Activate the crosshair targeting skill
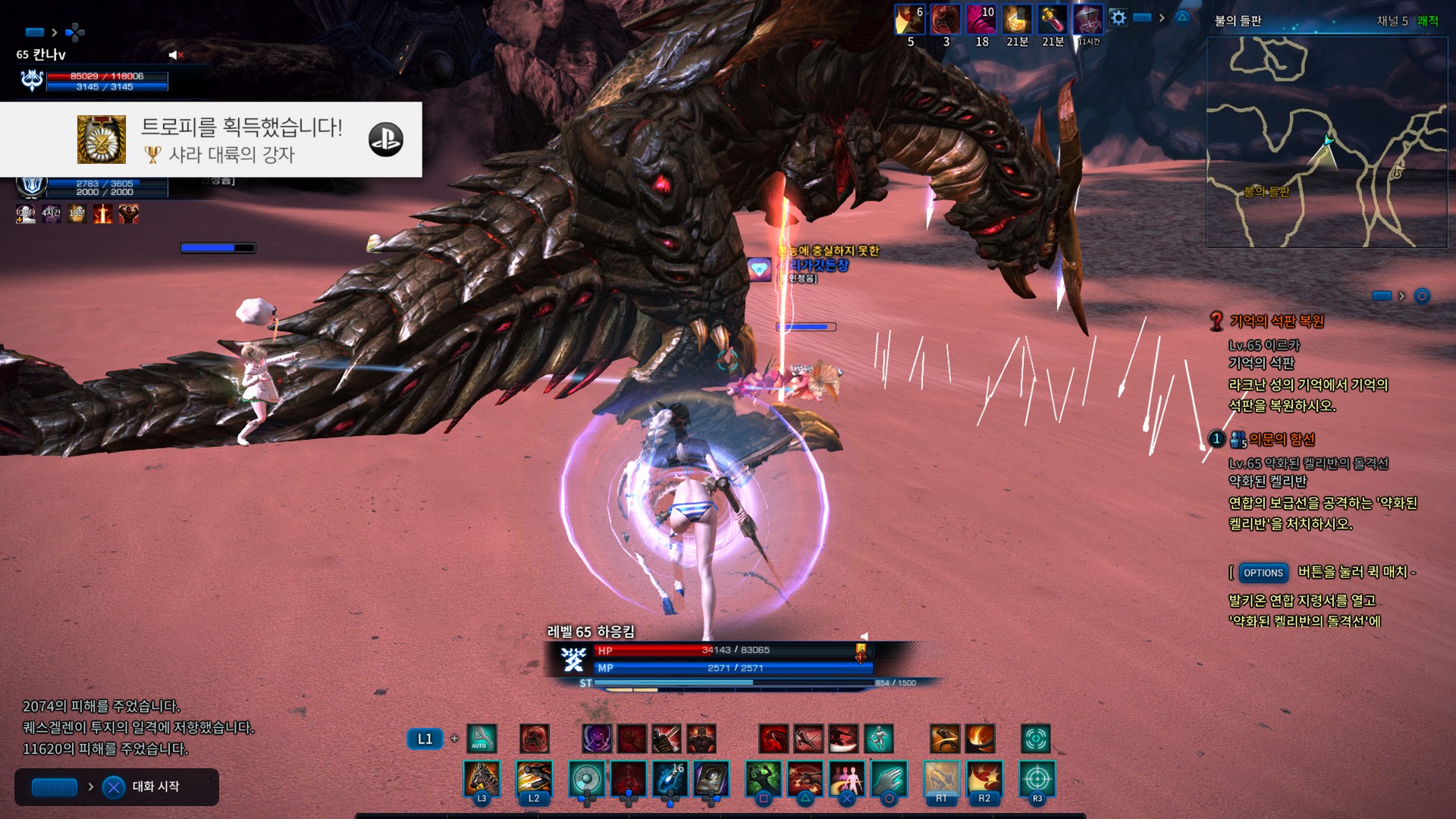Screen dimensions: 1456x819 [1037, 779]
